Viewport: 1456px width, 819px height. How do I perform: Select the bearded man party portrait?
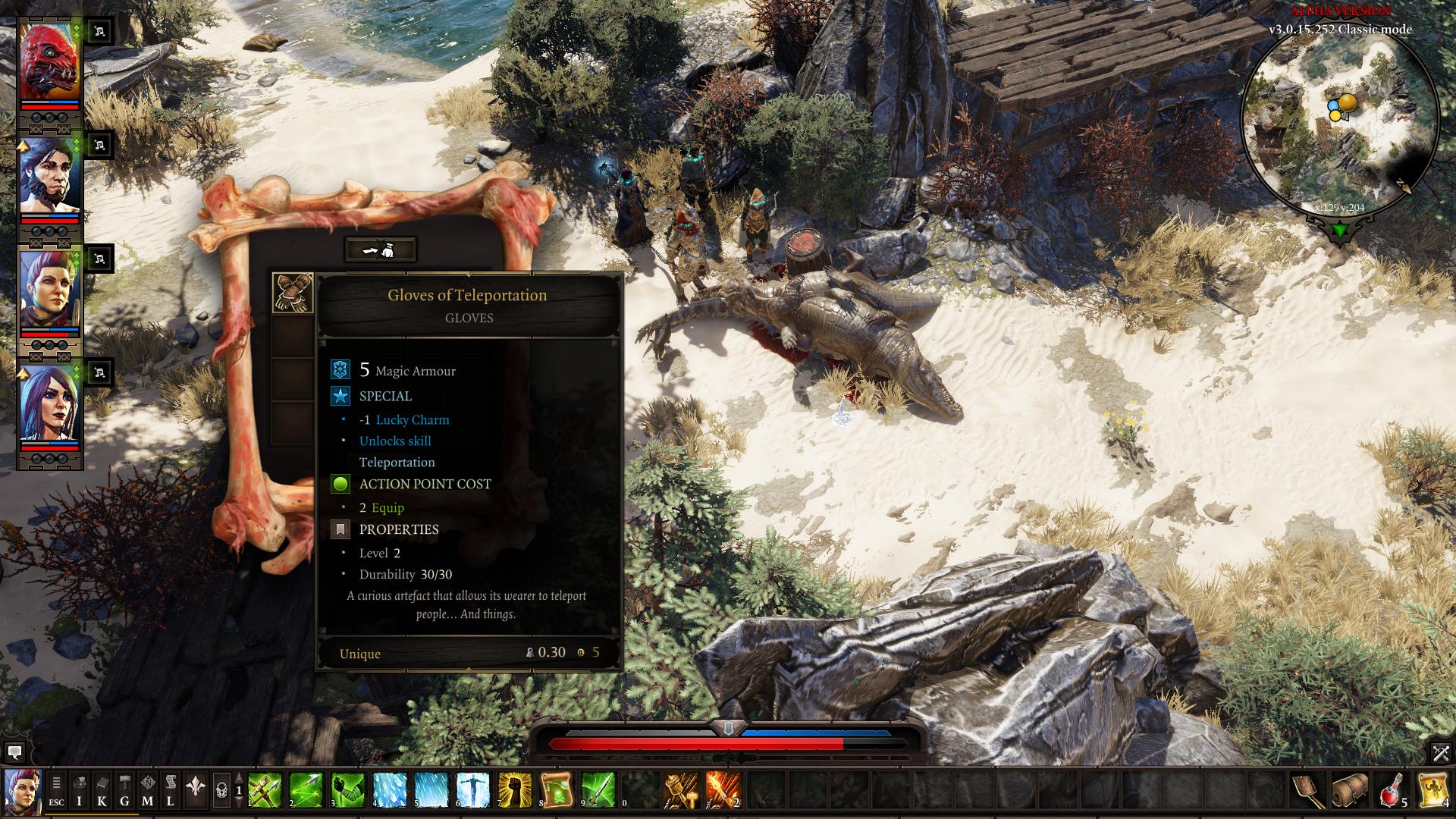point(49,176)
